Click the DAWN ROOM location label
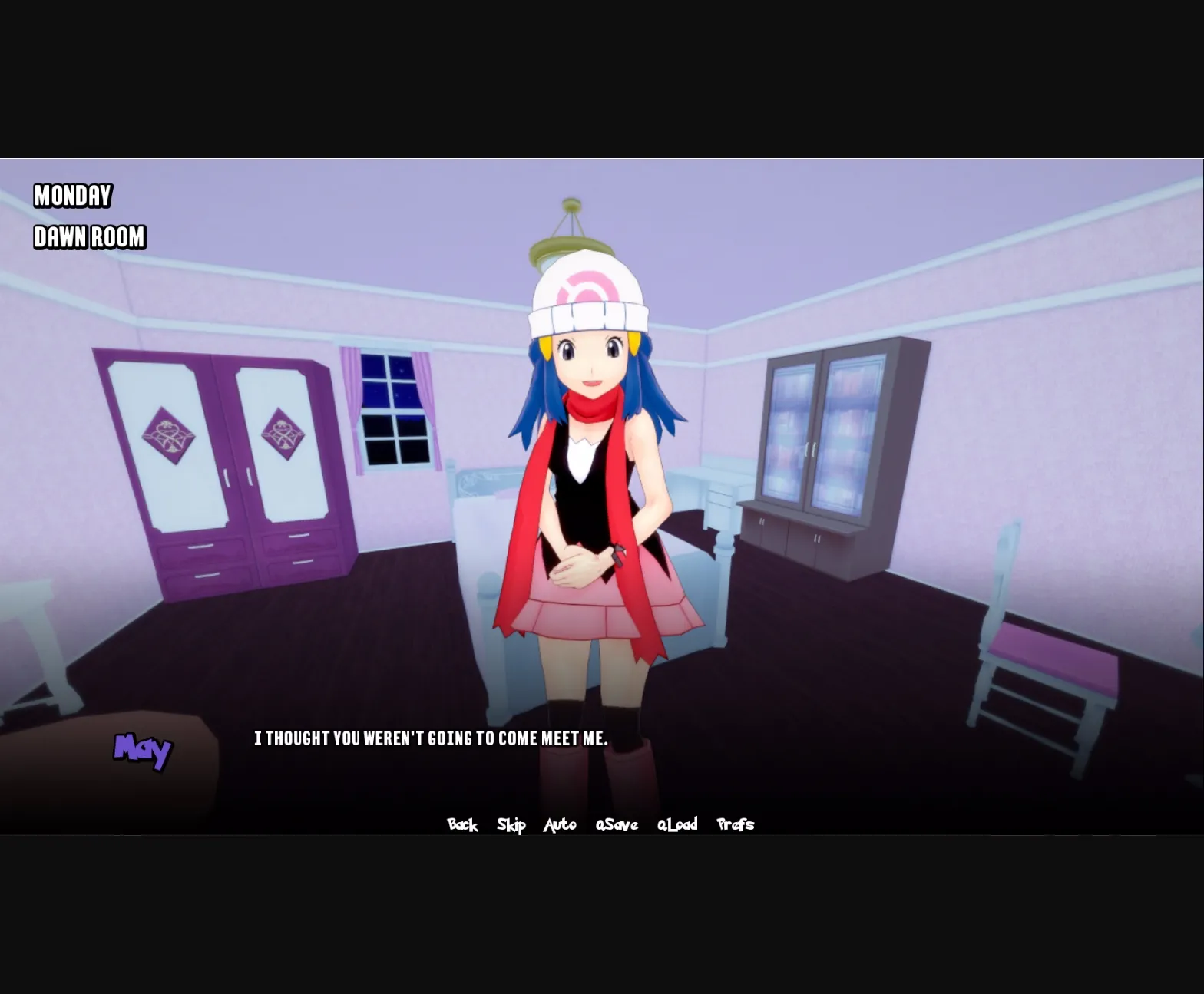1204x994 pixels. [89, 238]
